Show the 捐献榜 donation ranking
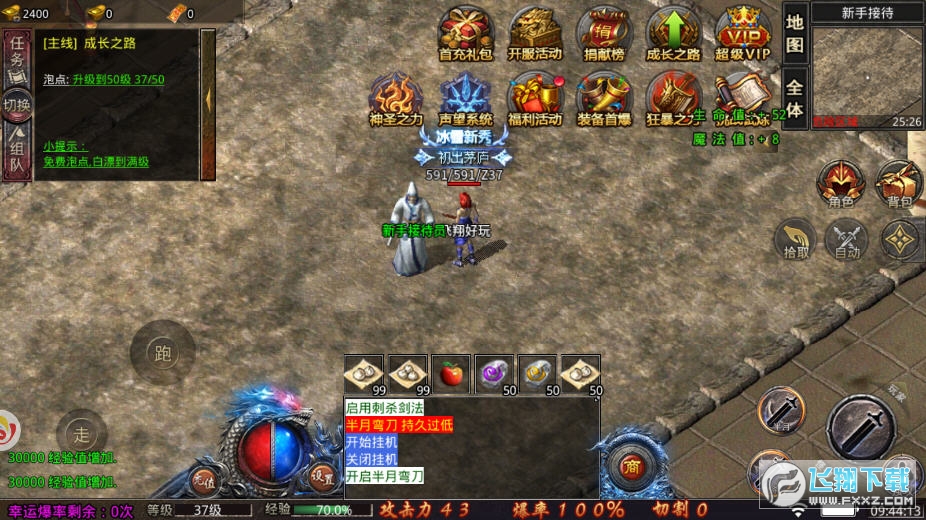This screenshot has height=520, width=926. click(604, 31)
